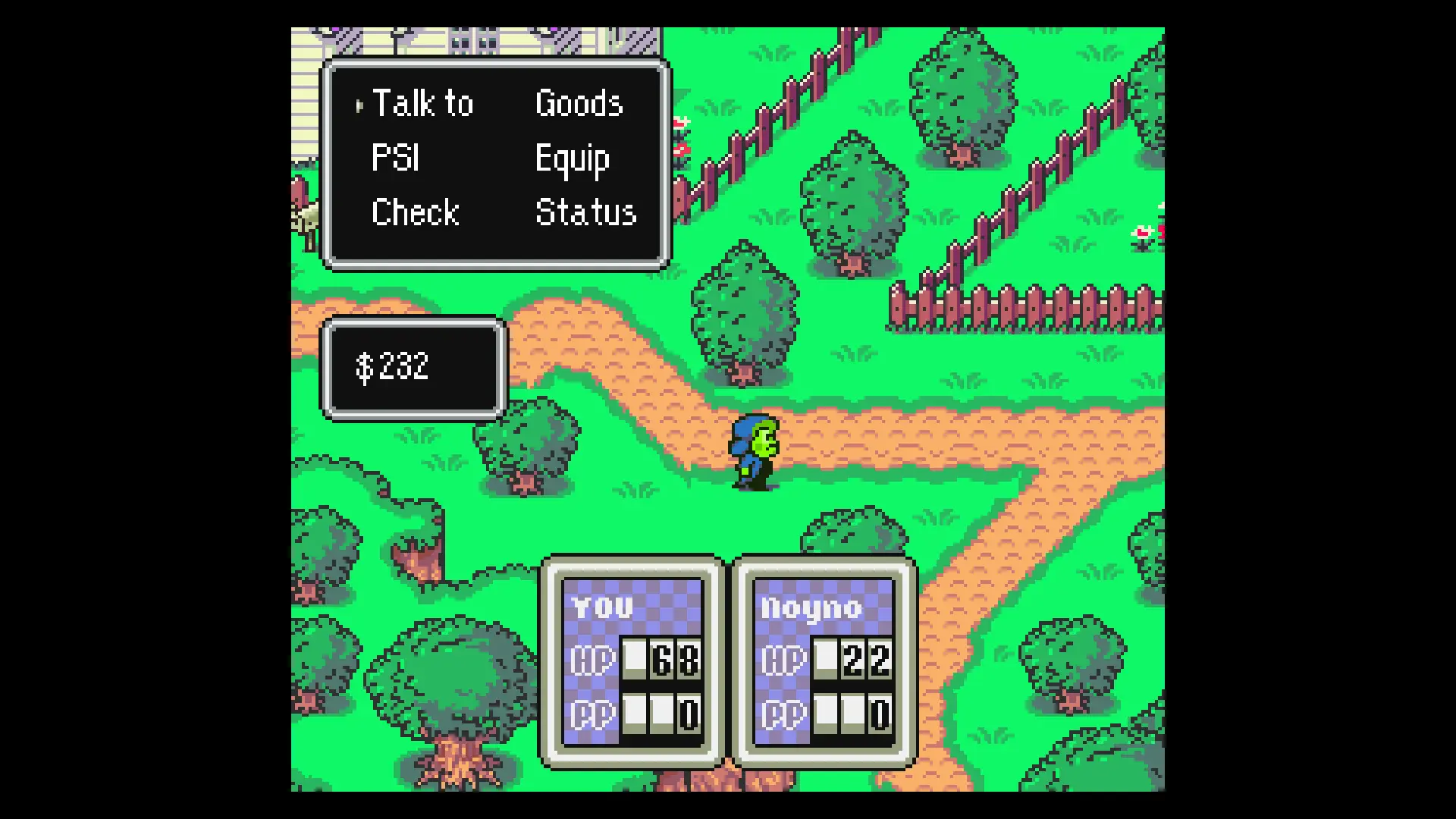Select the Noyno party member panel
The width and height of the screenshot is (1456, 819).
click(x=824, y=661)
